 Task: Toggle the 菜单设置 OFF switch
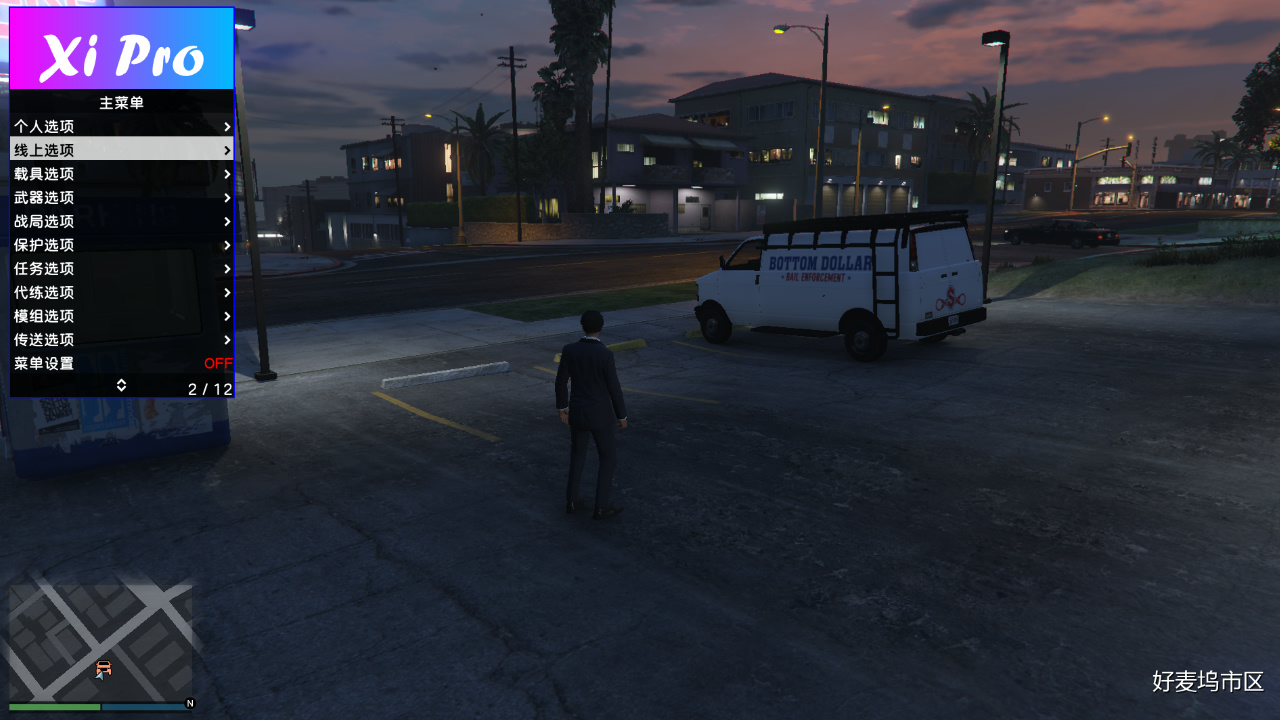click(x=217, y=363)
